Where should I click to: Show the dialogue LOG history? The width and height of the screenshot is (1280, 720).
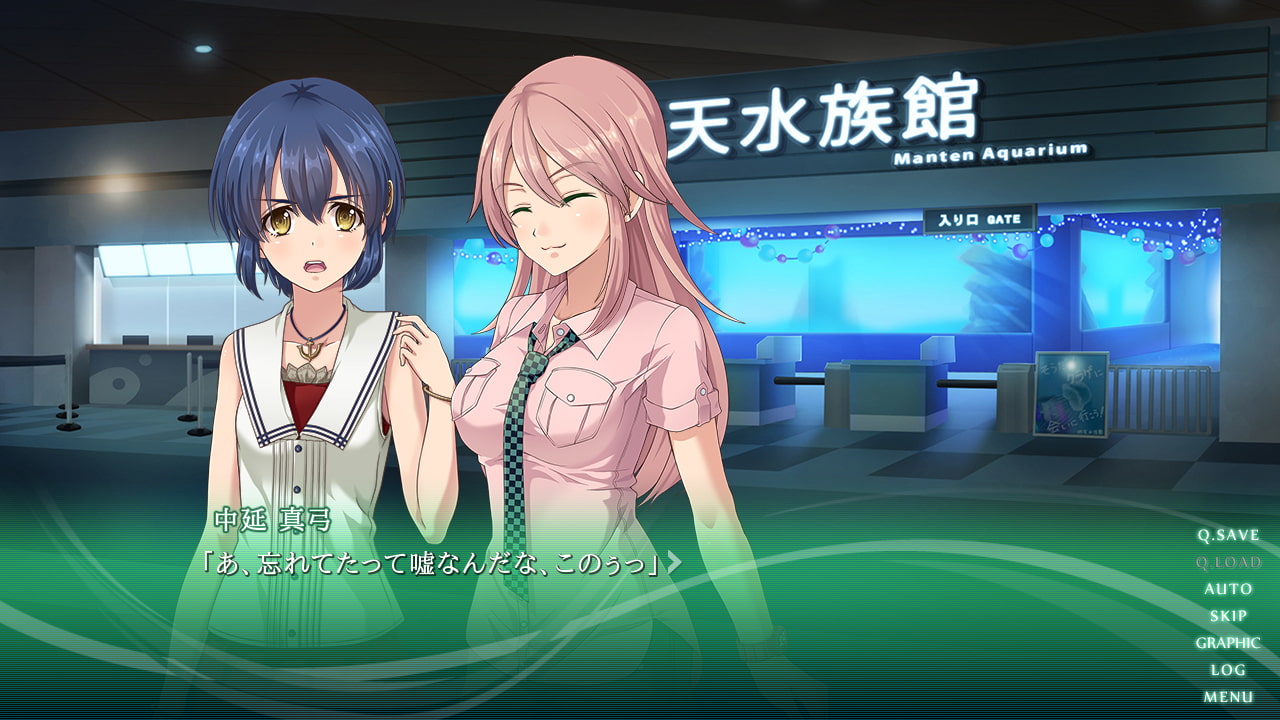point(1228,670)
